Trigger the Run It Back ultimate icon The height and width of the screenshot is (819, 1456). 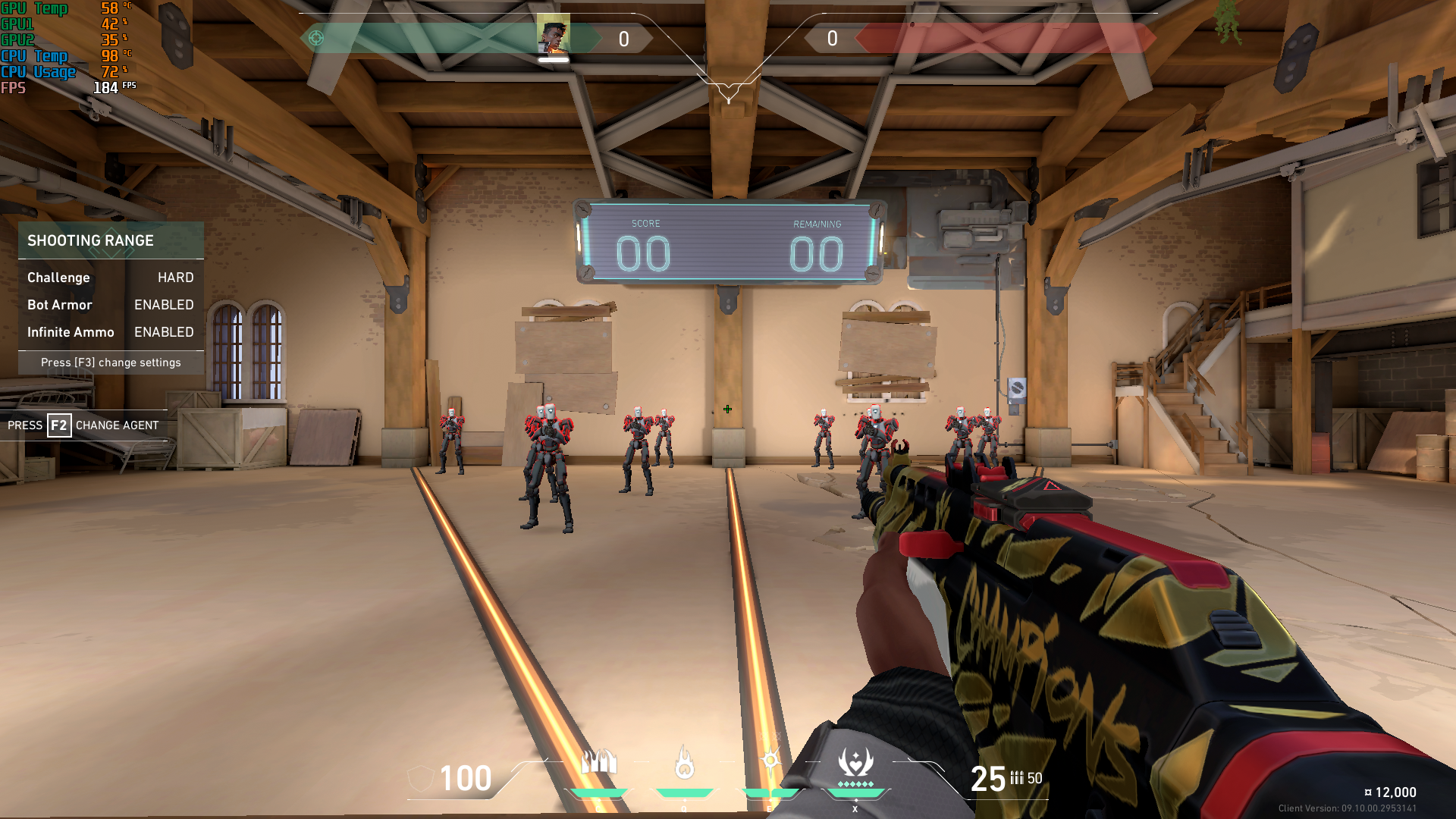(855, 762)
